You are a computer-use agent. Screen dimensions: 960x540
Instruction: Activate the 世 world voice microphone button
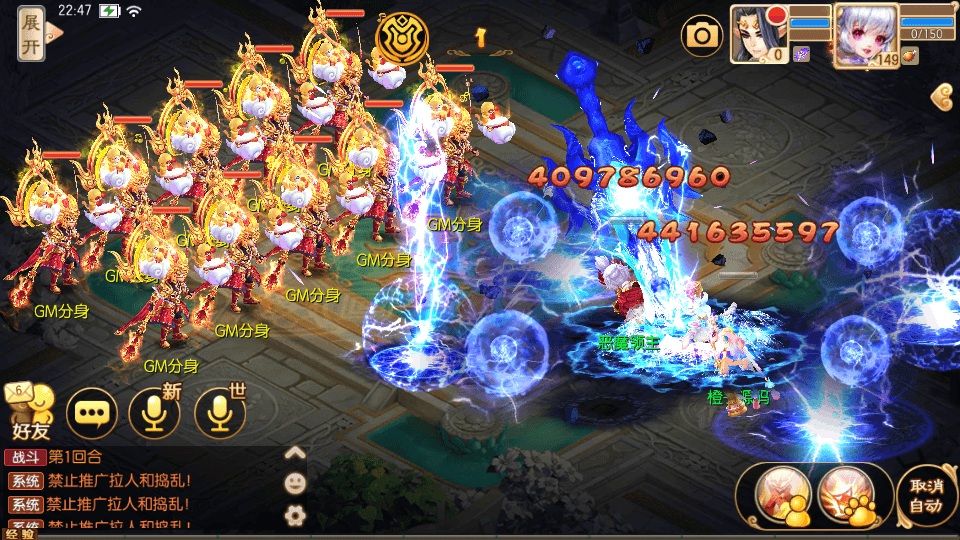[x=219, y=412]
